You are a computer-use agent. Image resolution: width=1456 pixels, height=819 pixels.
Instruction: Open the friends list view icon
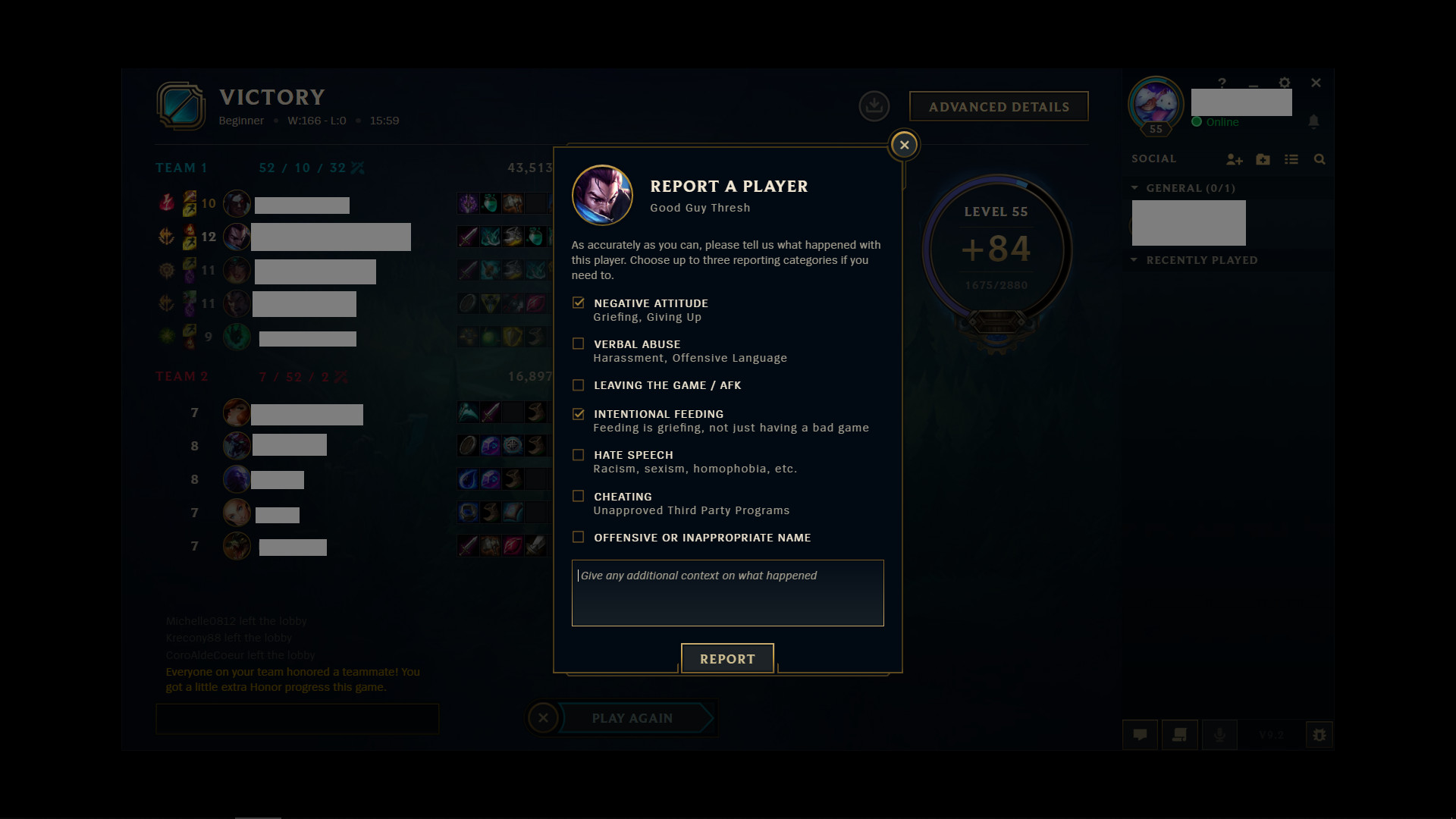click(1291, 160)
